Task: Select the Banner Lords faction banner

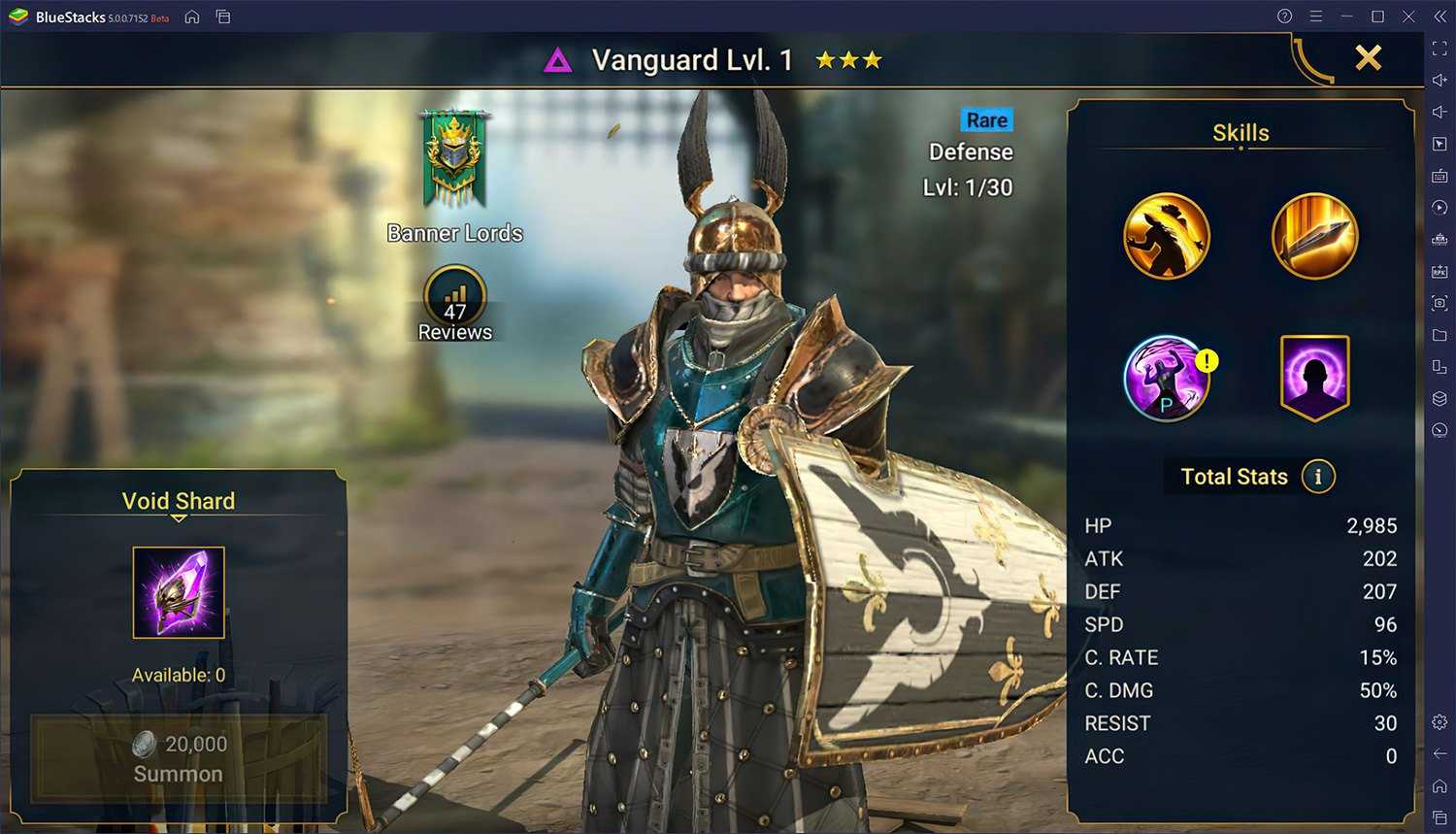Action: click(453, 159)
